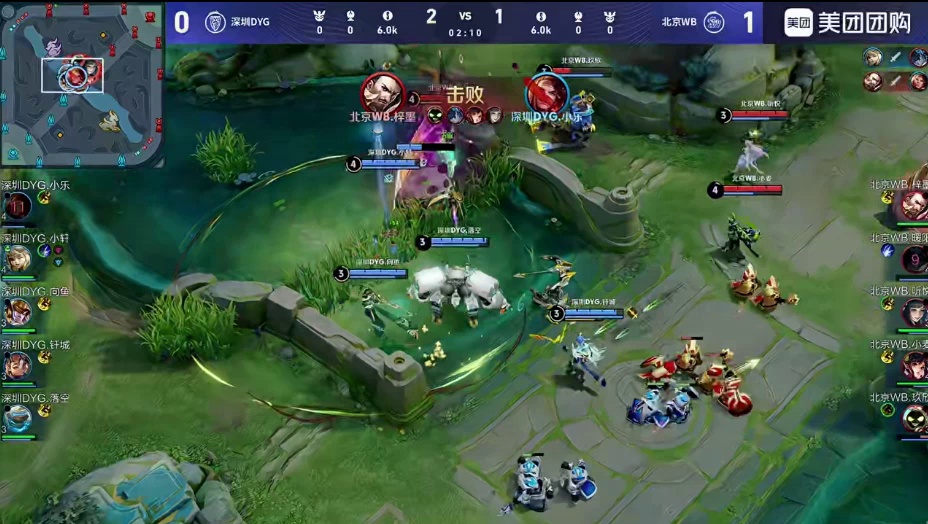
Task: Click the 深圳DYG team logo
Action: tap(215, 22)
